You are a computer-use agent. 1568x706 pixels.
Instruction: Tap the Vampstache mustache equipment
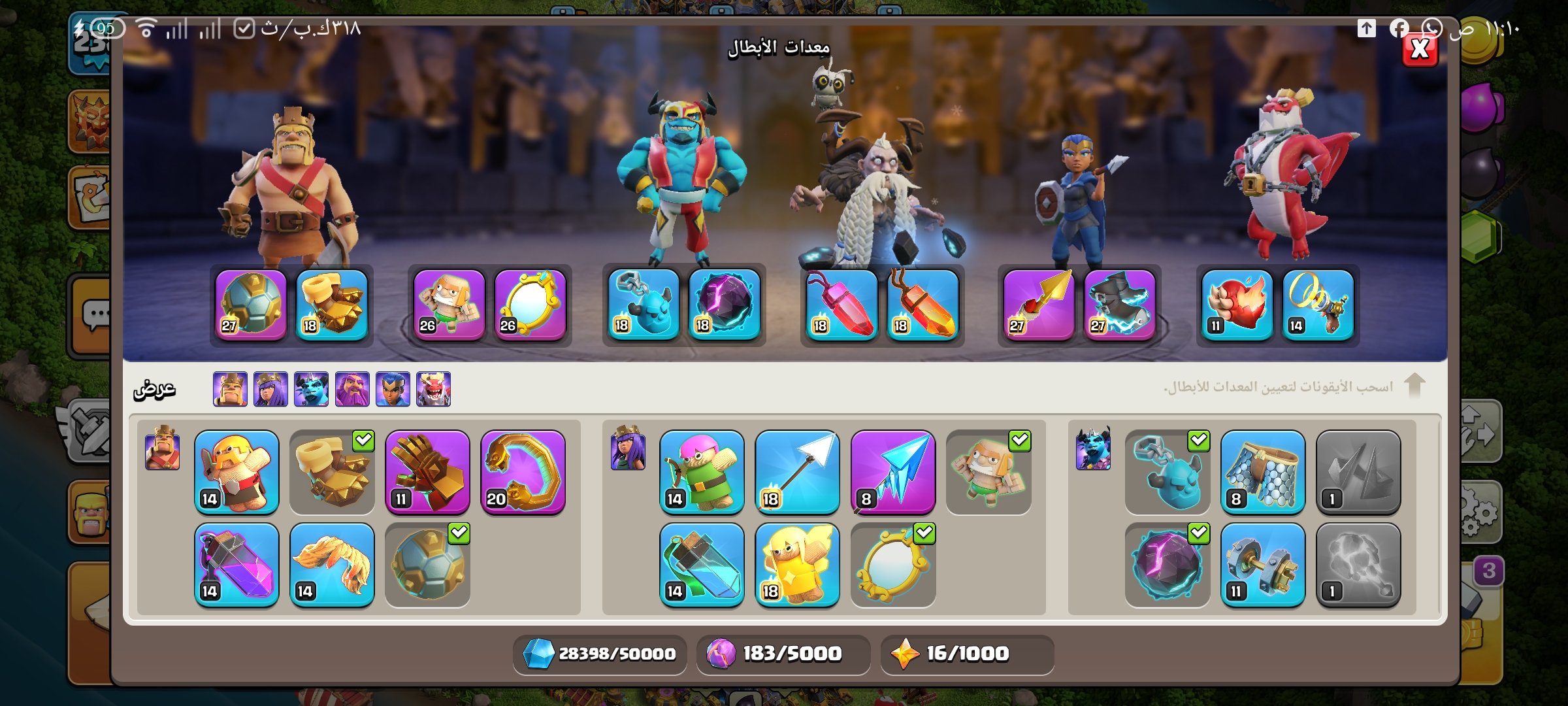[x=332, y=565]
